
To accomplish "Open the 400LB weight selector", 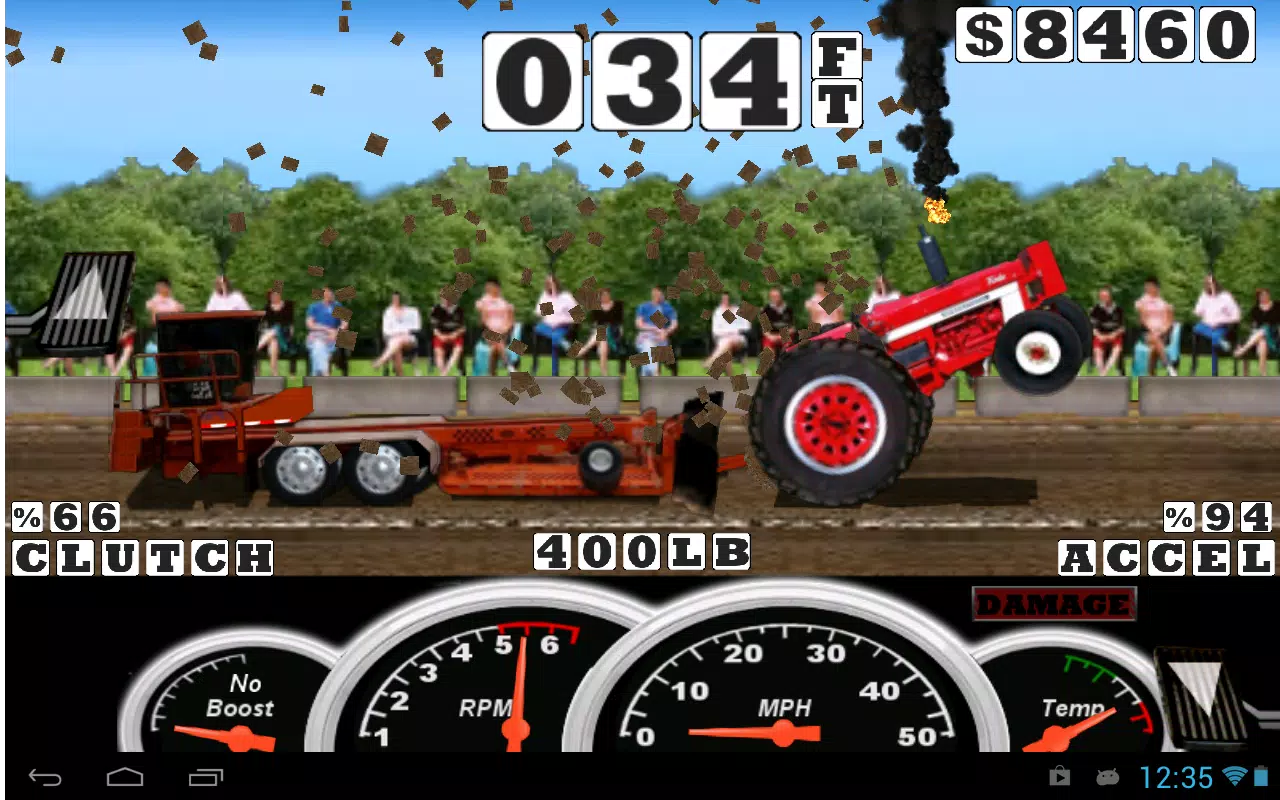I will point(640,552).
